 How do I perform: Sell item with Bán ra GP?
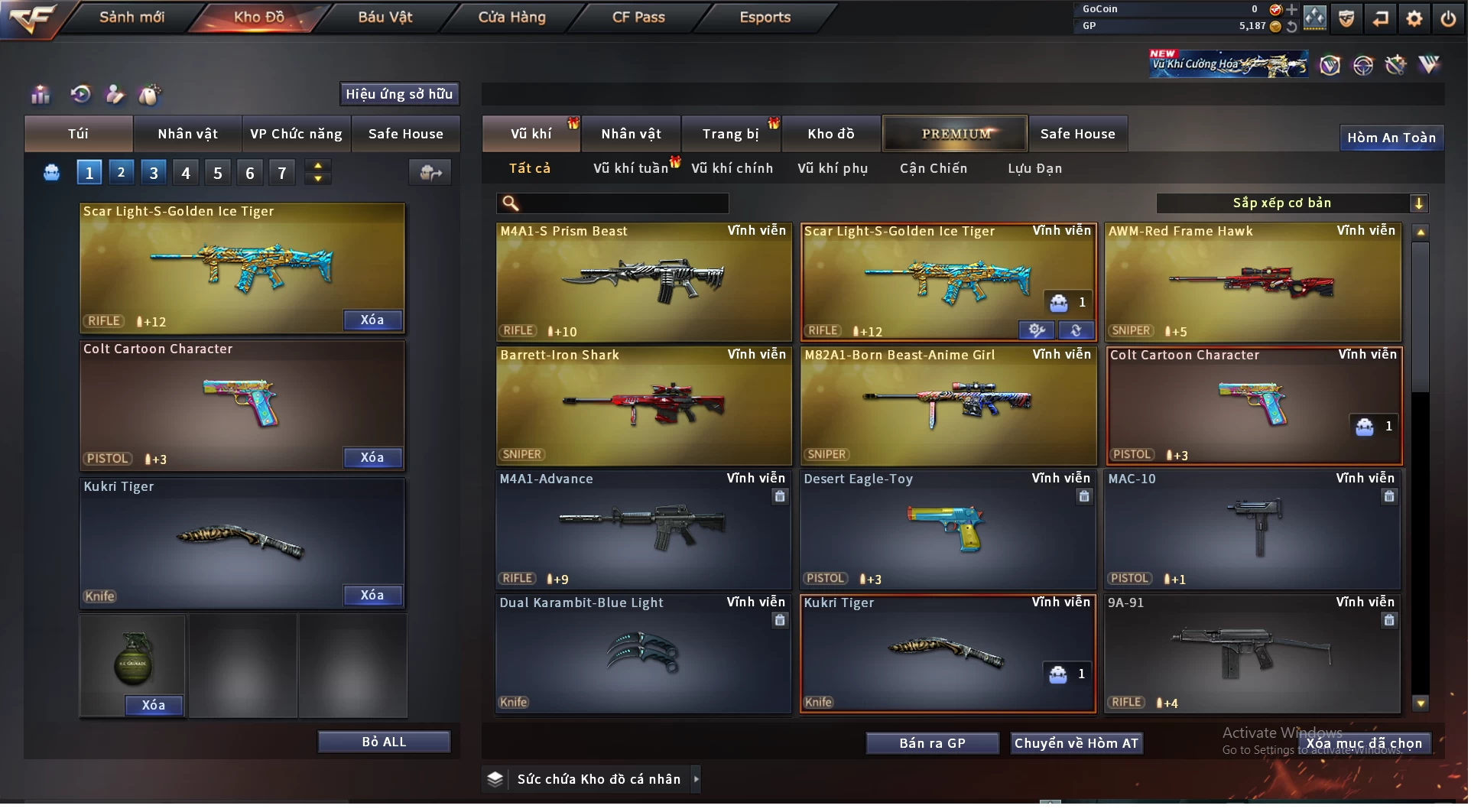tap(934, 745)
